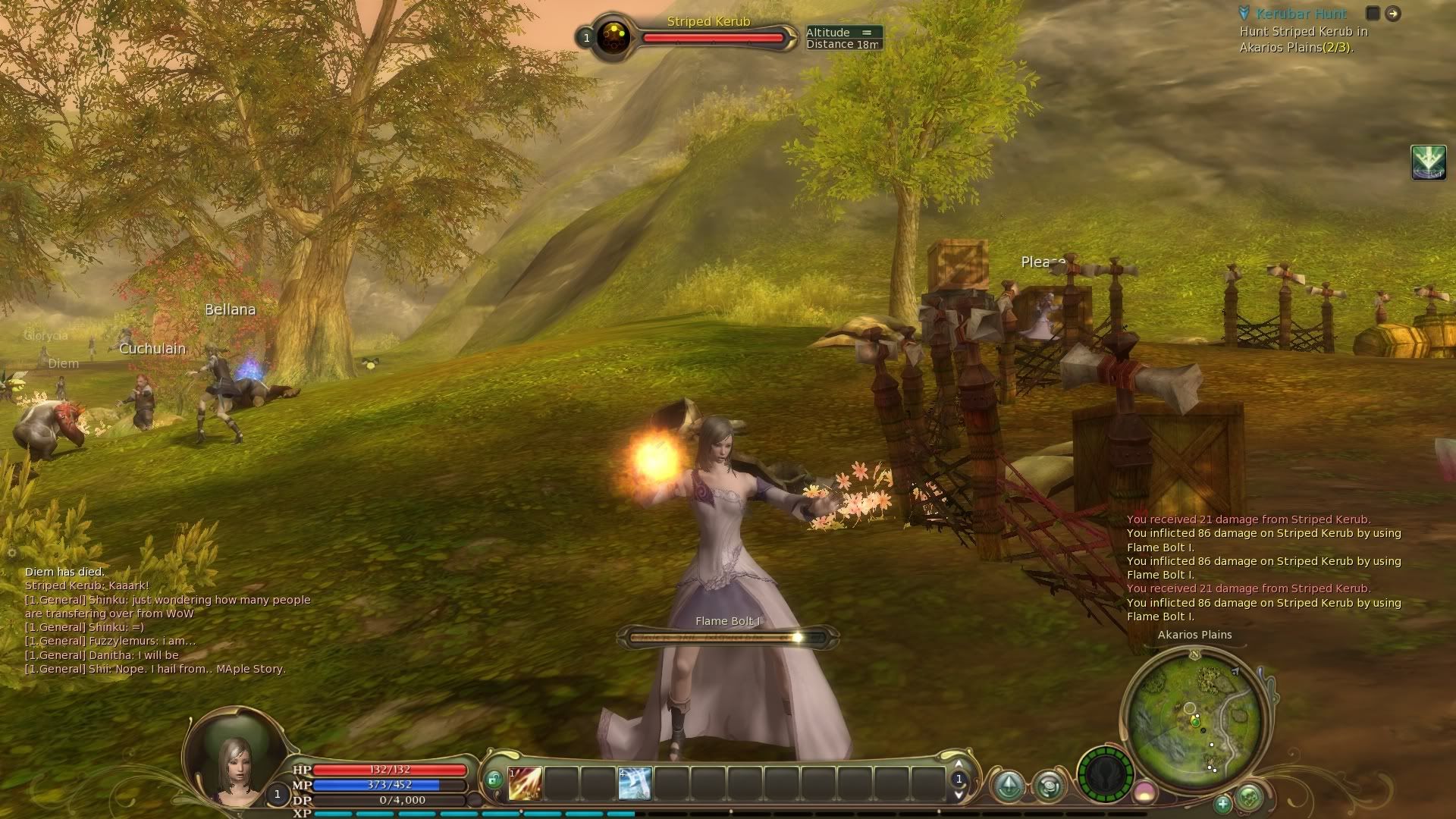This screenshot has width=1456, height=819.
Task: Open the Kerubar Hunt quest title
Action: (x=1301, y=14)
